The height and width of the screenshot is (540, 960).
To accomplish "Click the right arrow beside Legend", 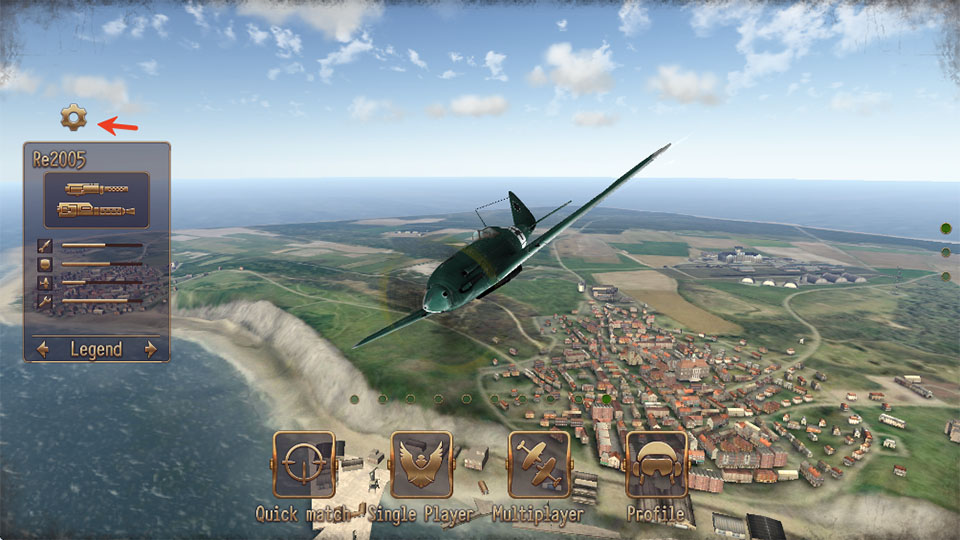I will tap(151, 349).
